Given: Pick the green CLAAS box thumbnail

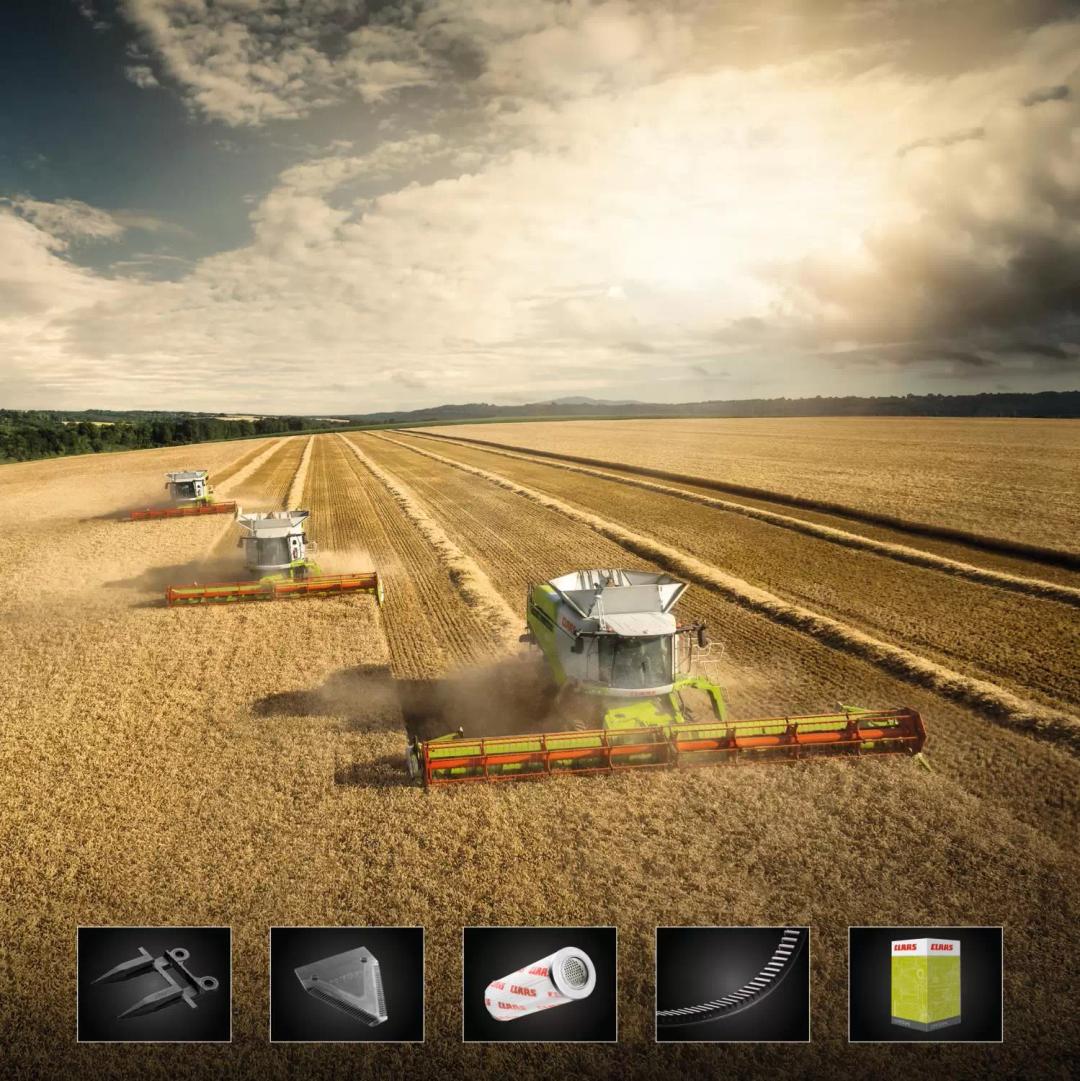Looking at the screenshot, I should [x=925, y=984].
